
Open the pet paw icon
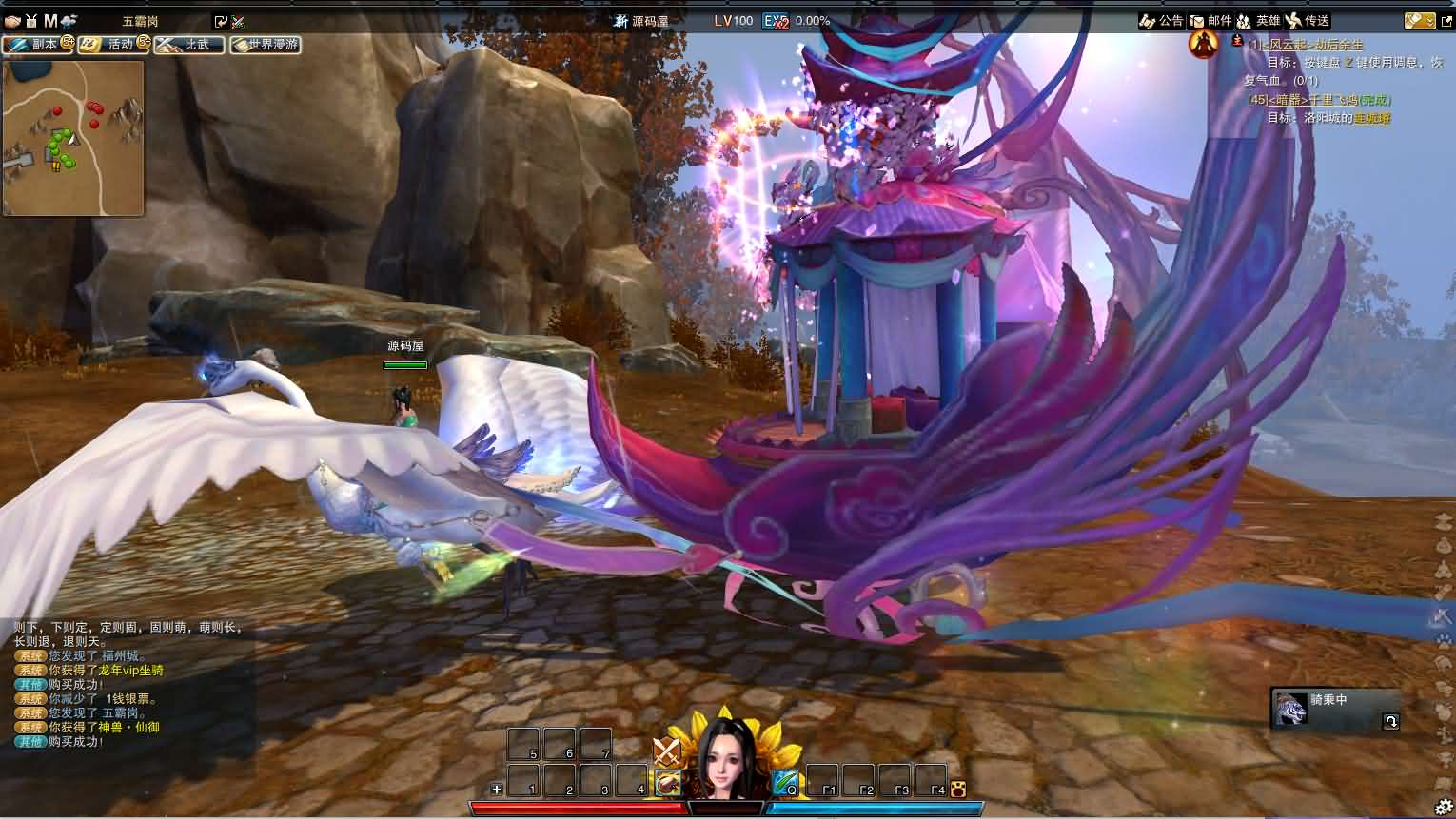tap(957, 789)
